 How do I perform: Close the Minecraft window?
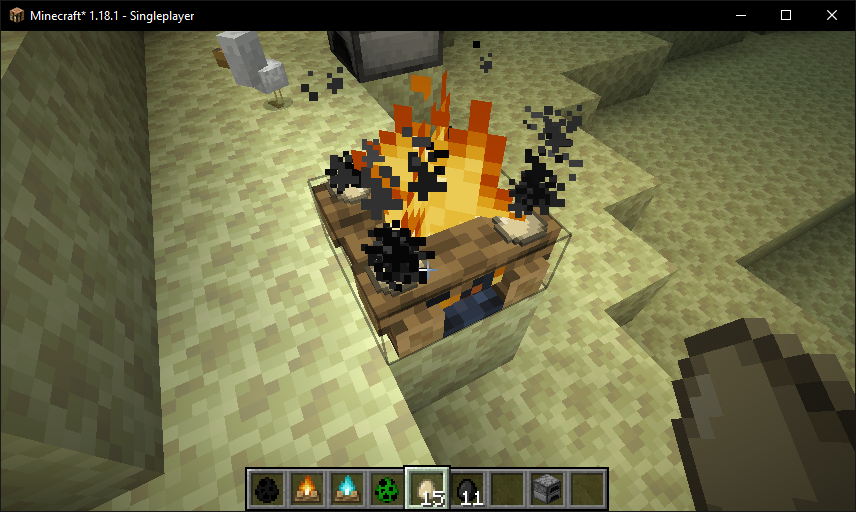(x=832, y=15)
